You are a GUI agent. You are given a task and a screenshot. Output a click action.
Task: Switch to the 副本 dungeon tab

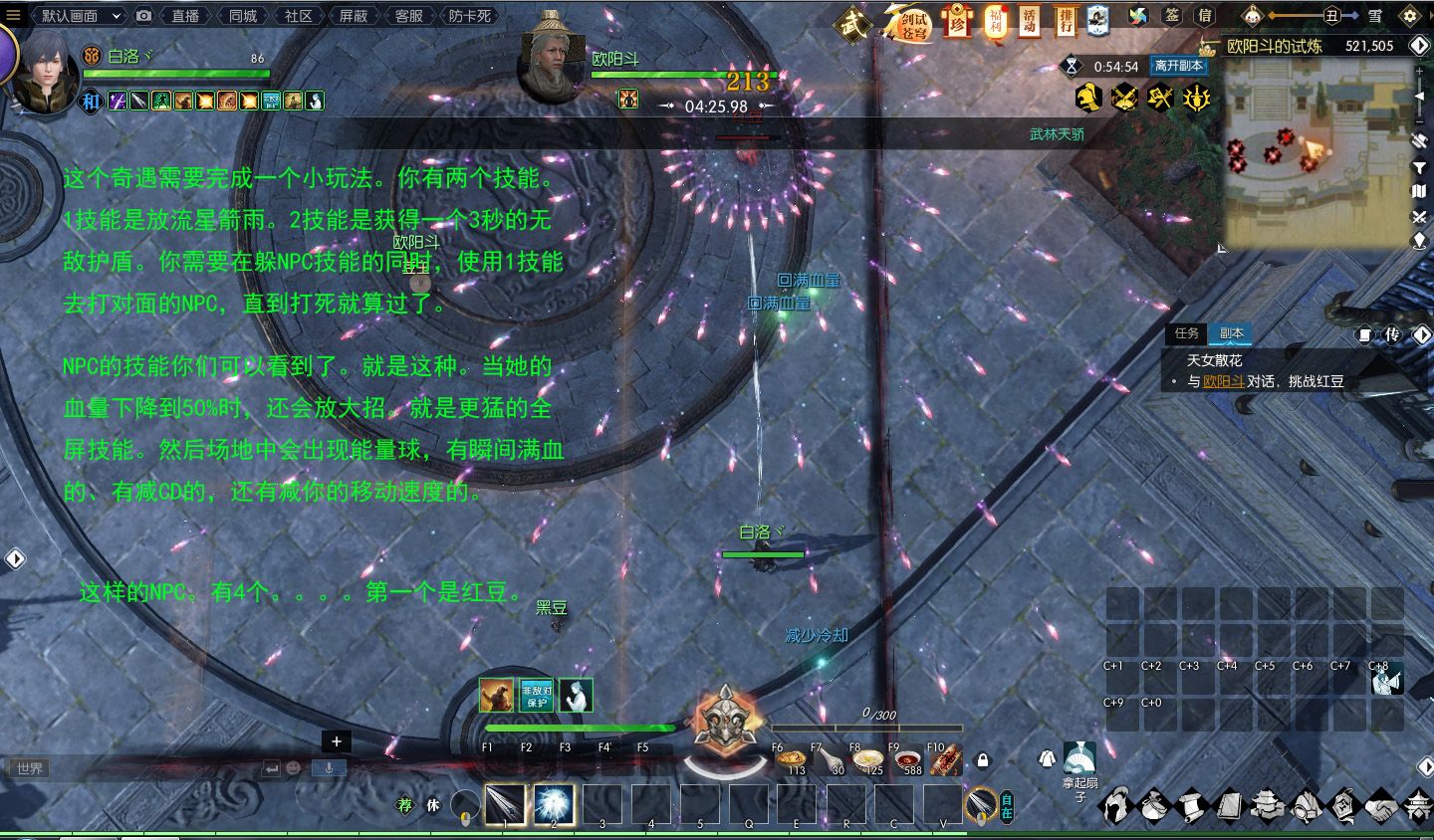coord(1232,333)
